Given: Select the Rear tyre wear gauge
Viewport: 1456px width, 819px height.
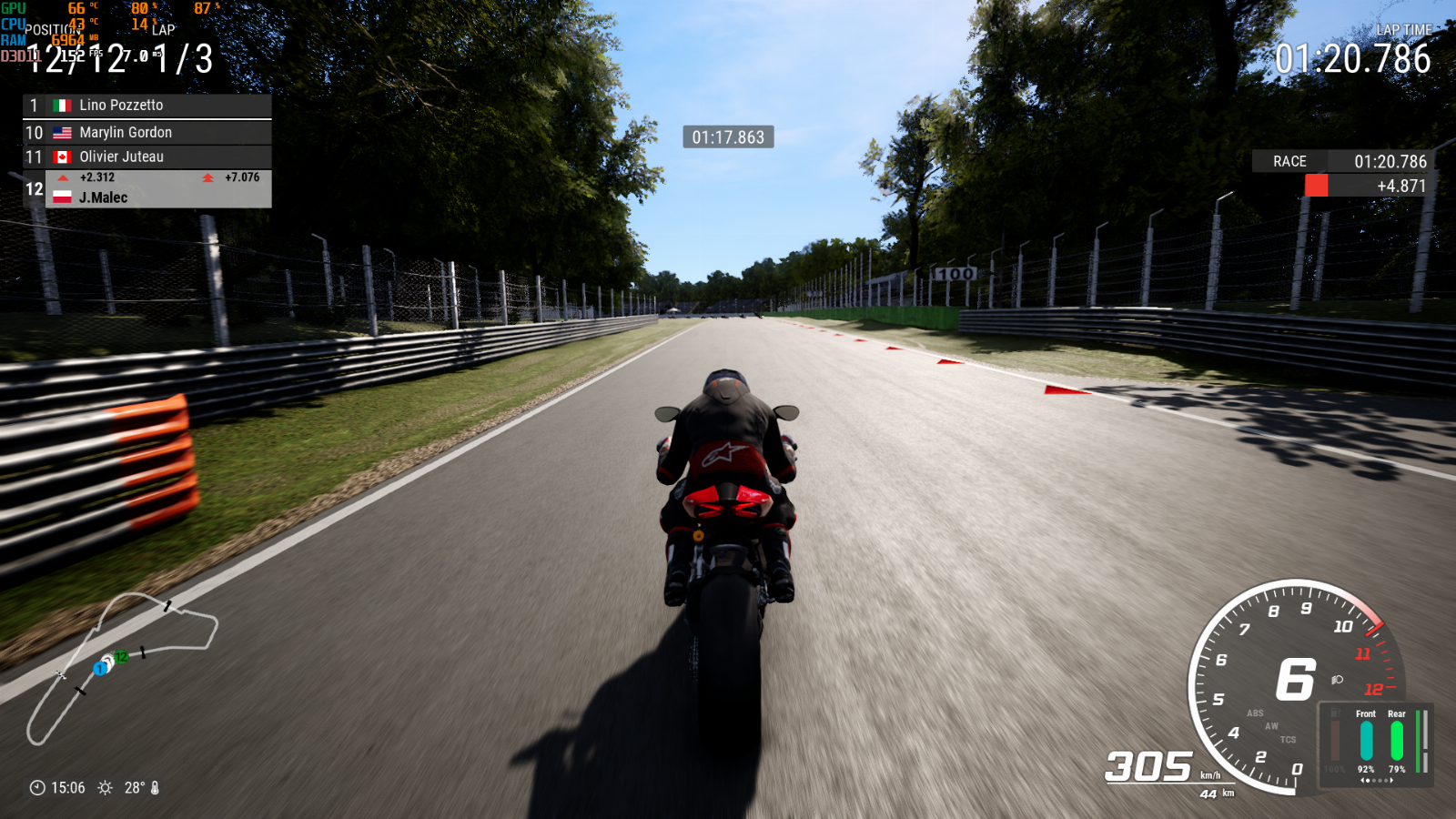Looking at the screenshot, I should [x=1397, y=740].
